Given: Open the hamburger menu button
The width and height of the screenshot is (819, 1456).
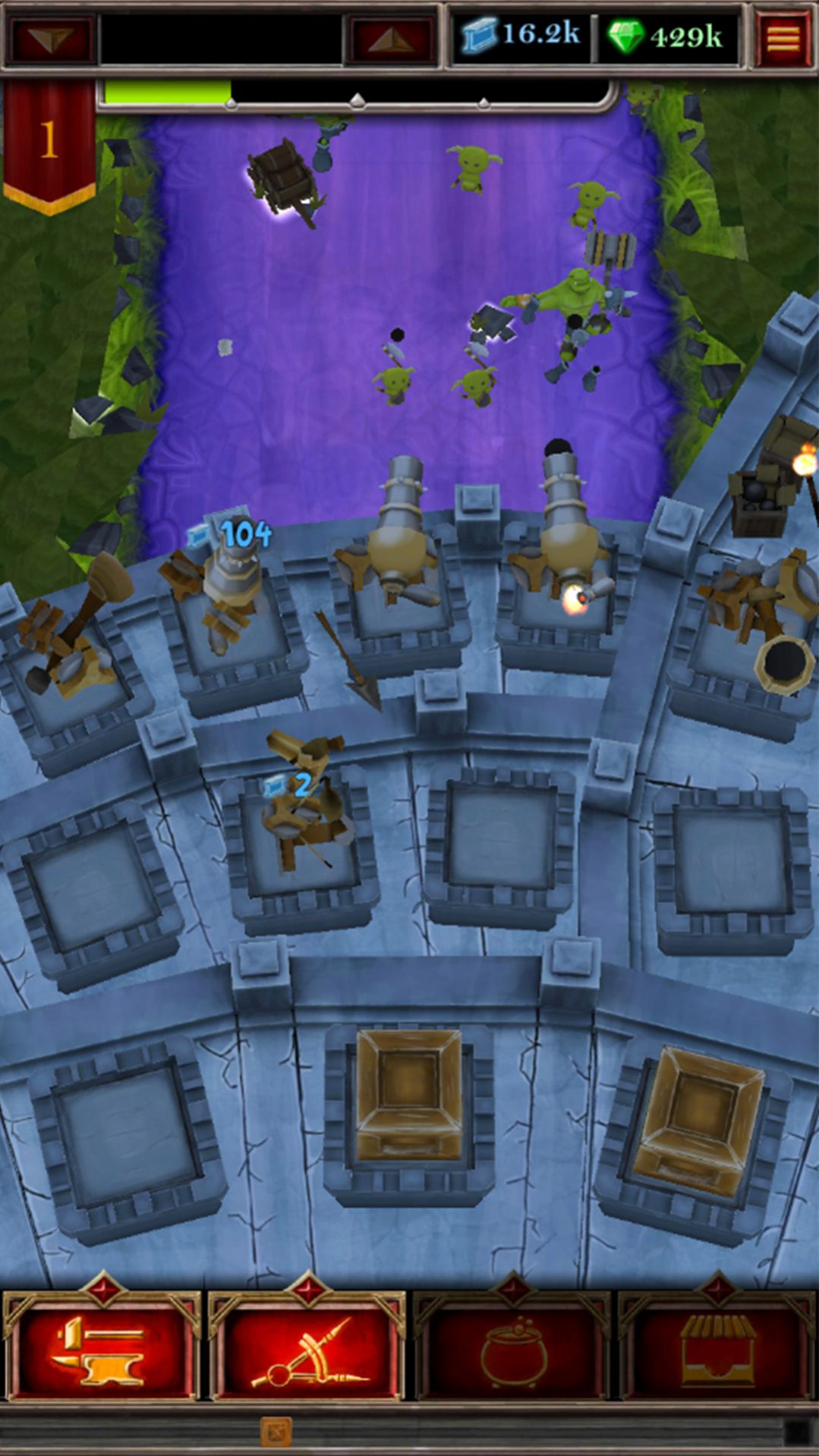Looking at the screenshot, I should [x=783, y=37].
